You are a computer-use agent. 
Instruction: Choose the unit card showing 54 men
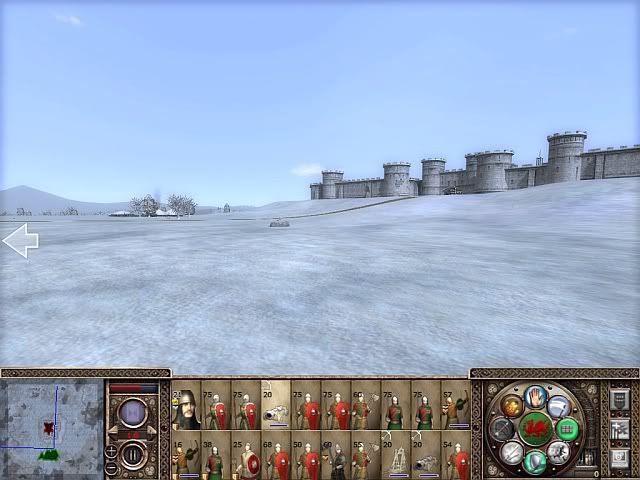(x=456, y=455)
